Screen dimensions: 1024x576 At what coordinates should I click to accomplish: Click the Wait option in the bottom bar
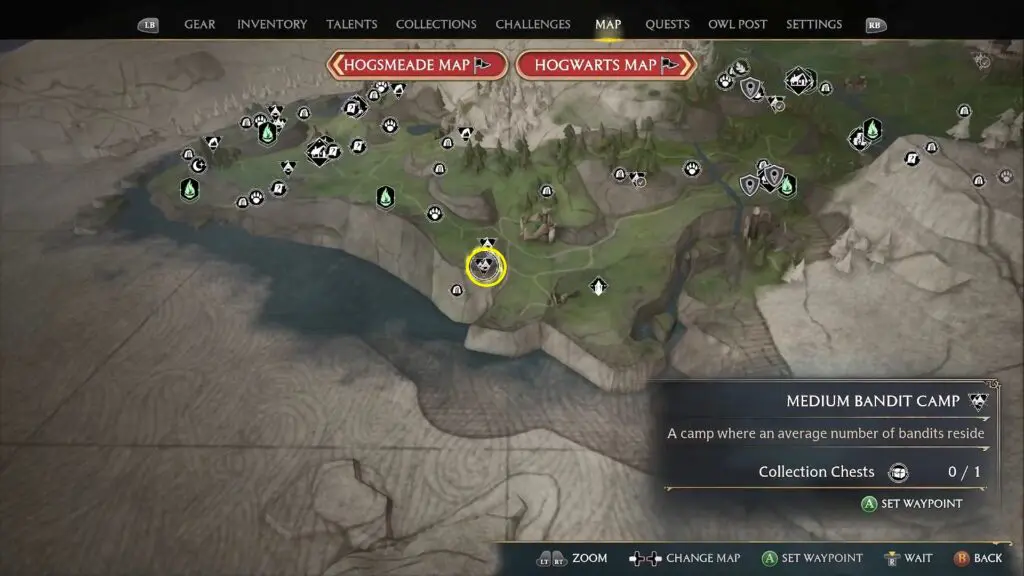point(908,558)
